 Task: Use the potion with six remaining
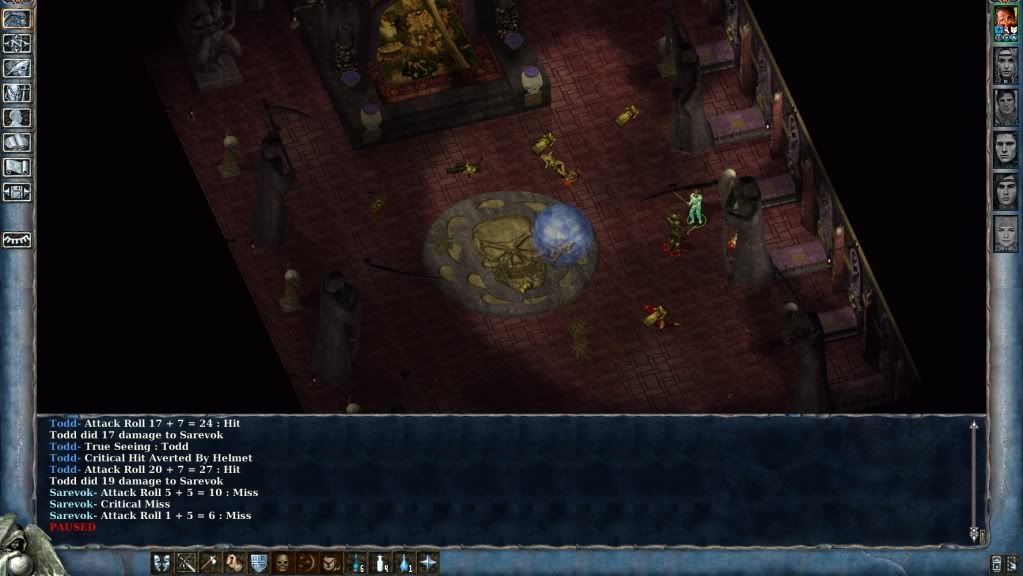tap(356, 563)
